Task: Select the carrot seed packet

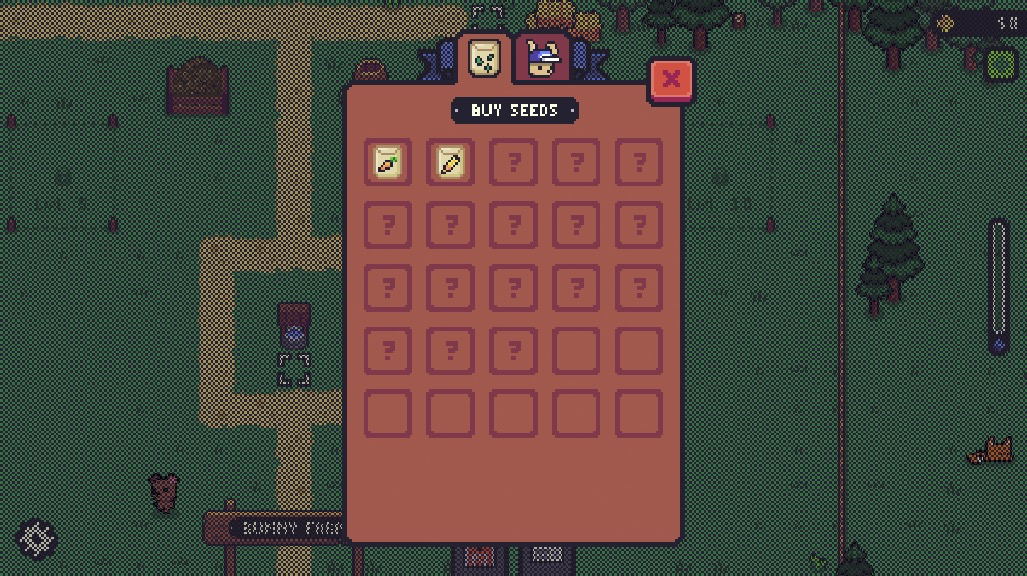Action: 388,162
